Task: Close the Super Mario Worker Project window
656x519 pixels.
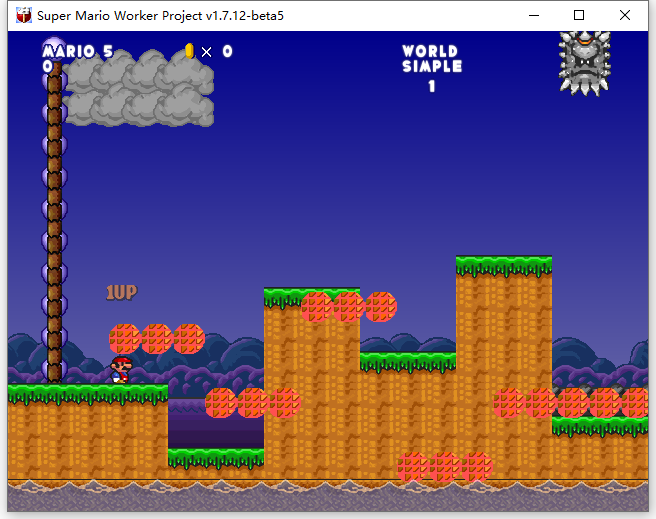Action: [x=624, y=15]
